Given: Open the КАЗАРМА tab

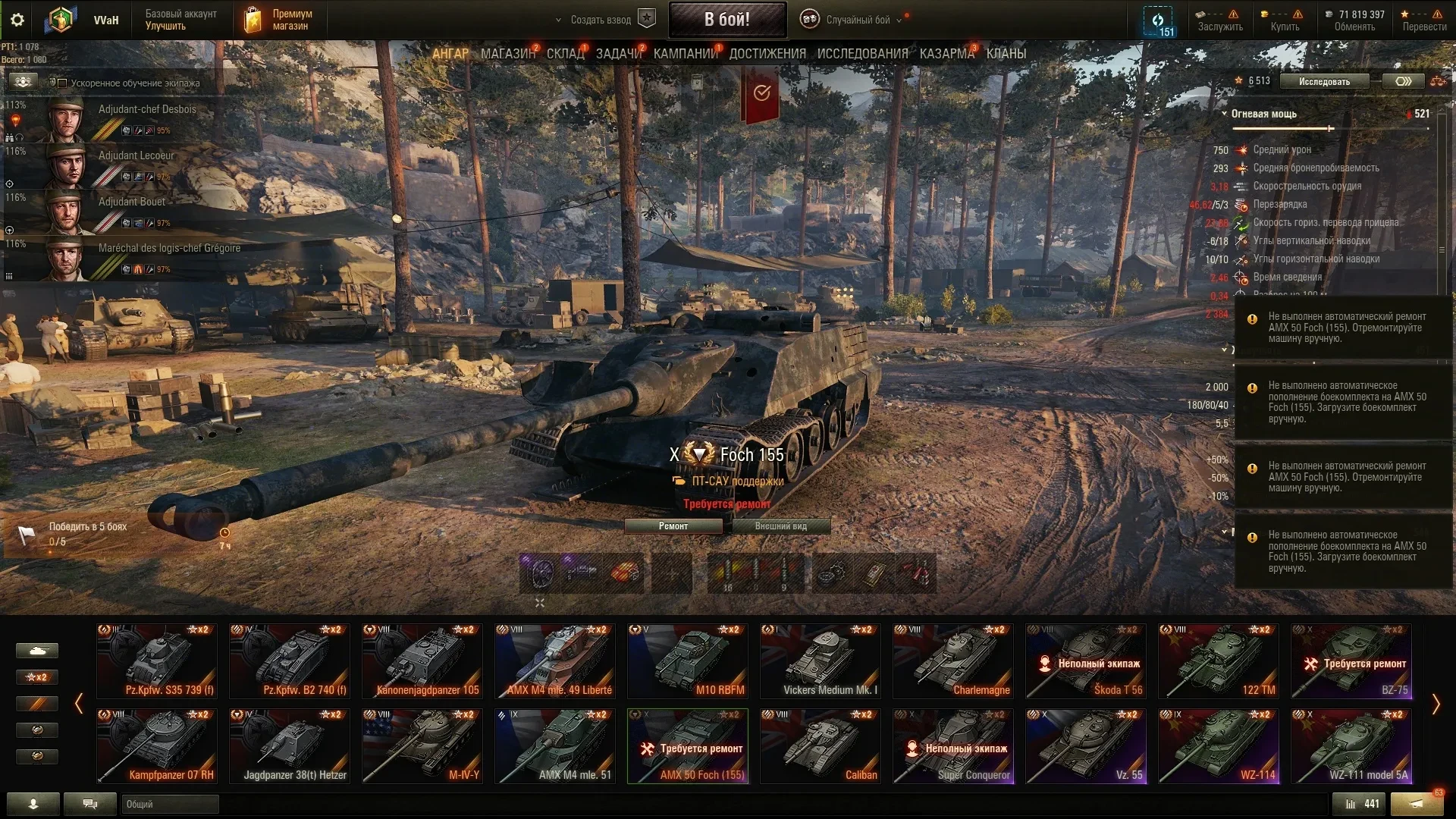Looking at the screenshot, I should point(946,54).
